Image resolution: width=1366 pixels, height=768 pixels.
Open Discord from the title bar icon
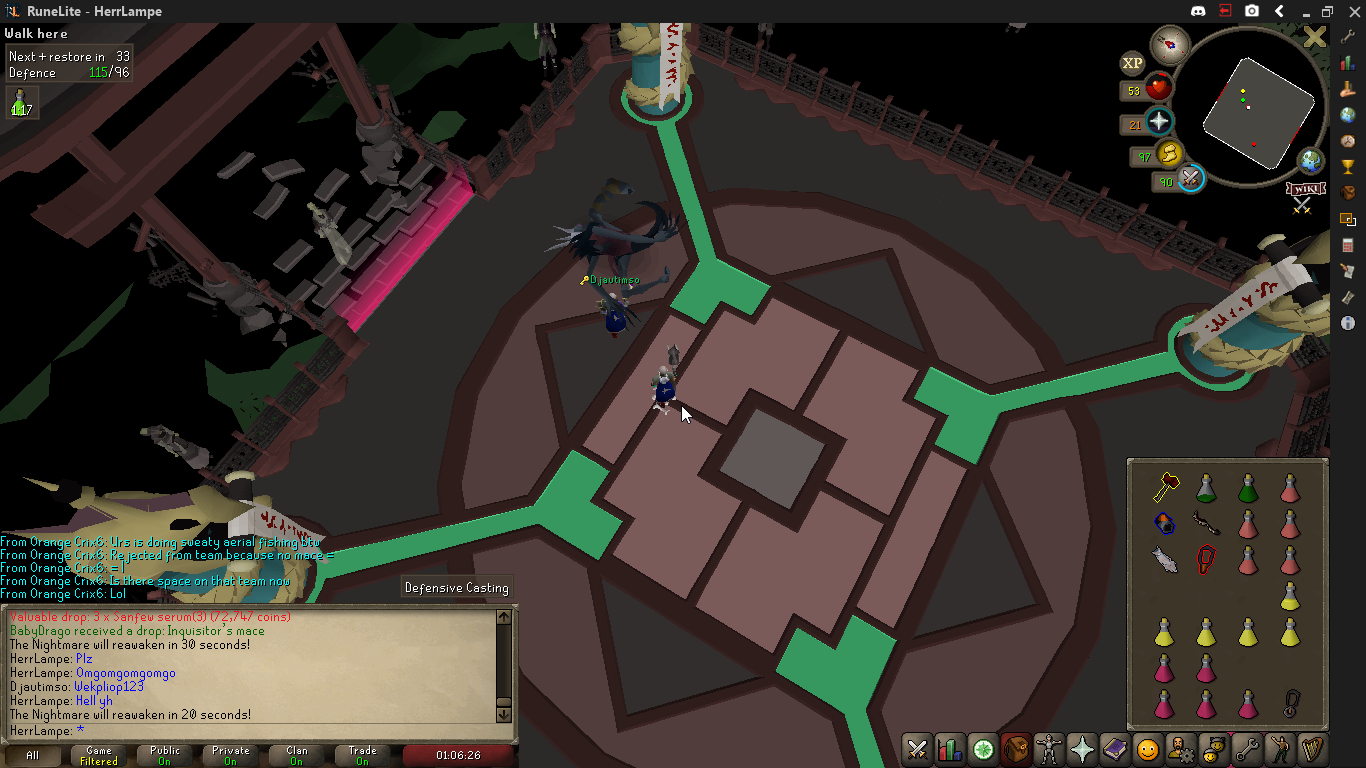pos(1198,11)
